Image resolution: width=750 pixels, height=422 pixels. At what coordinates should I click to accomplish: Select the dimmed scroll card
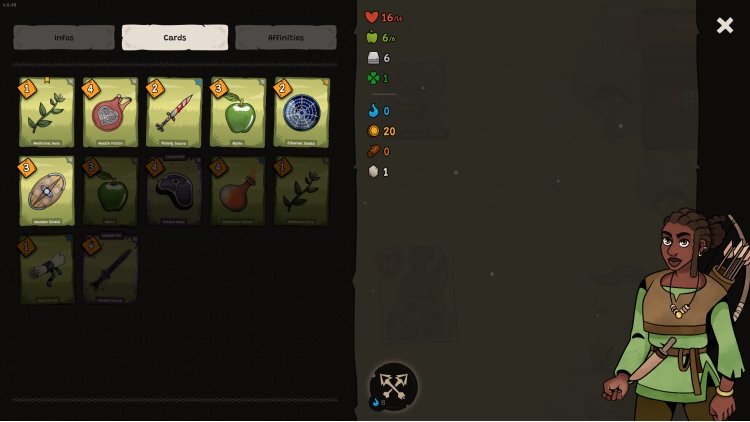[x=47, y=269]
